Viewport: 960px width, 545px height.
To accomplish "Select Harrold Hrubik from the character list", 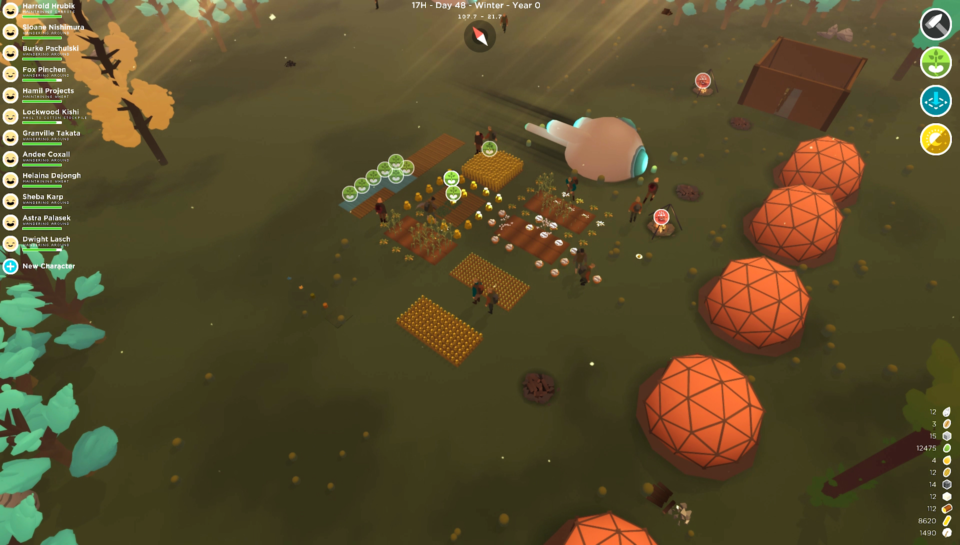I will pos(47,6).
